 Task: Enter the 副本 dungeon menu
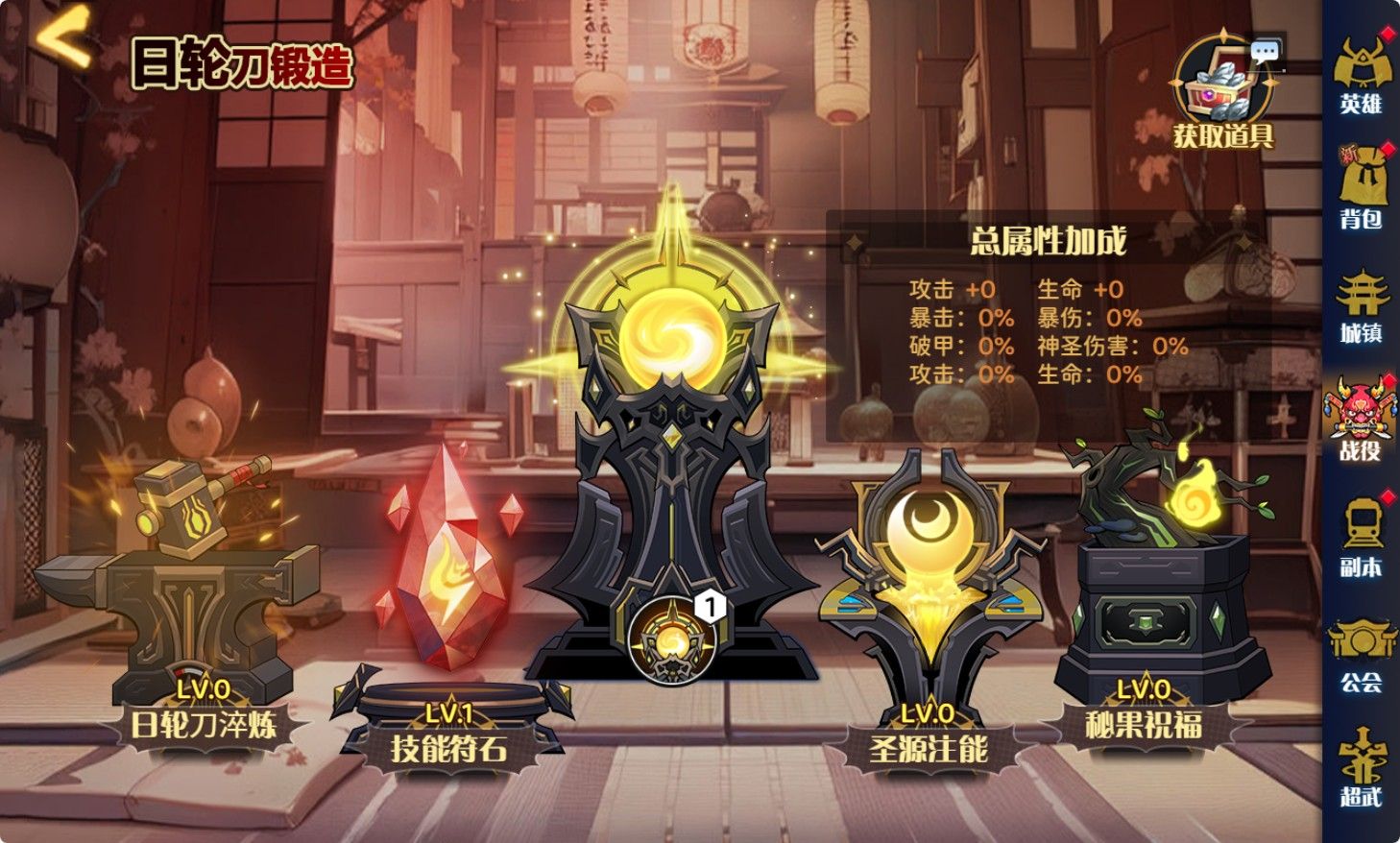[1361, 536]
